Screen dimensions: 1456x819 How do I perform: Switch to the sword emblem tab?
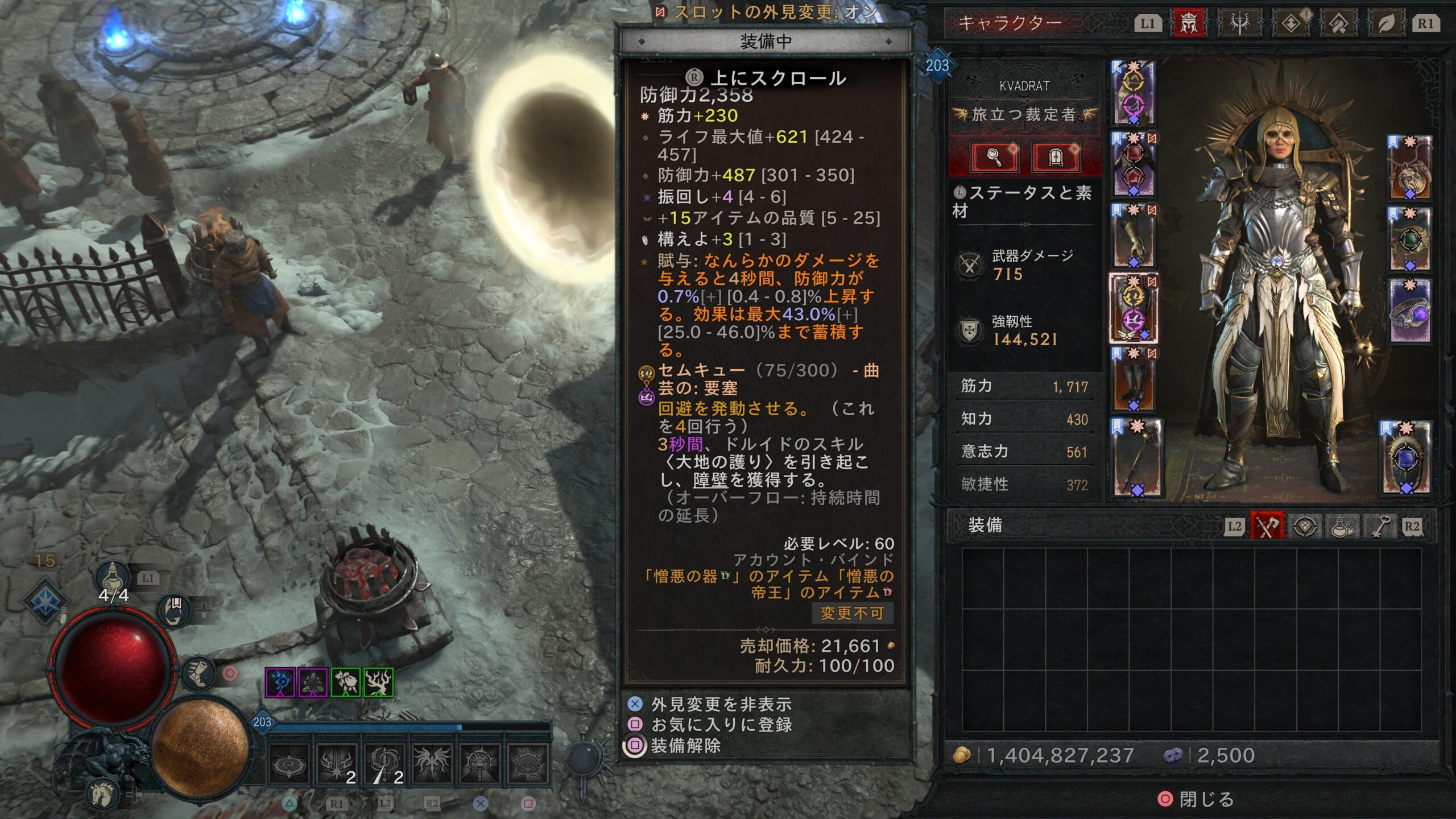pyautogui.click(x=1239, y=23)
